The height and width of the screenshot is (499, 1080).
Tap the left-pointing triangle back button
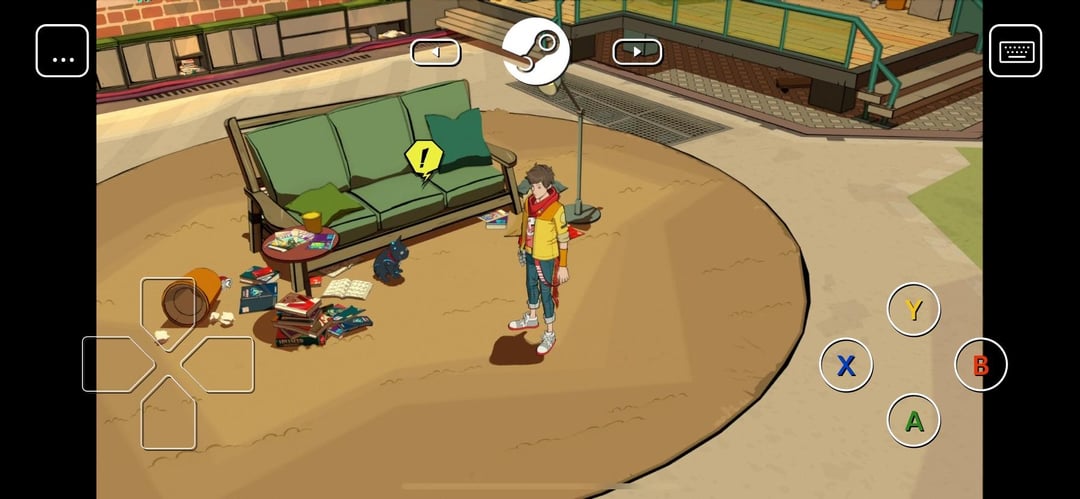pos(436,52)
